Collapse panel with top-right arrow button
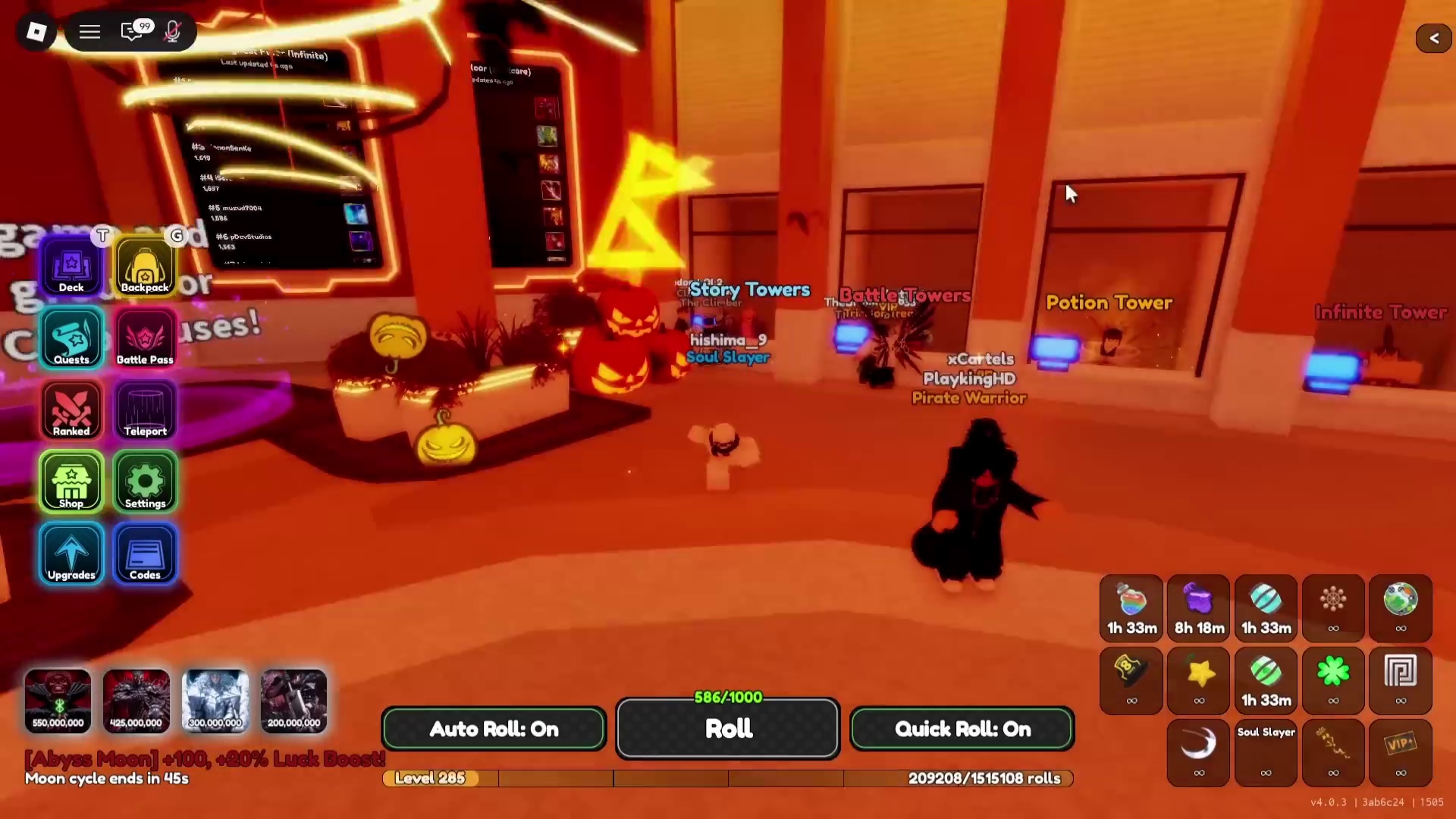1456x819 pixels. pos(1433,38)
